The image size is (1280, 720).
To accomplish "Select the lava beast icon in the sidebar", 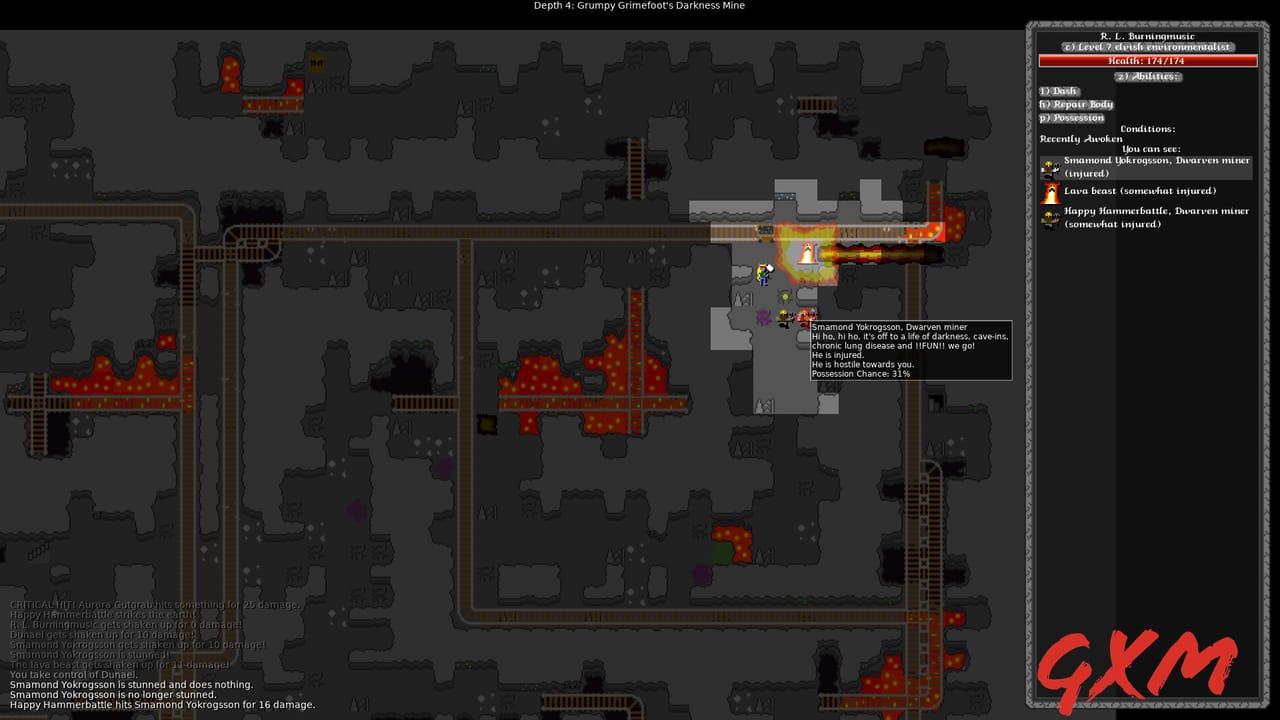I will [1050, 193].
